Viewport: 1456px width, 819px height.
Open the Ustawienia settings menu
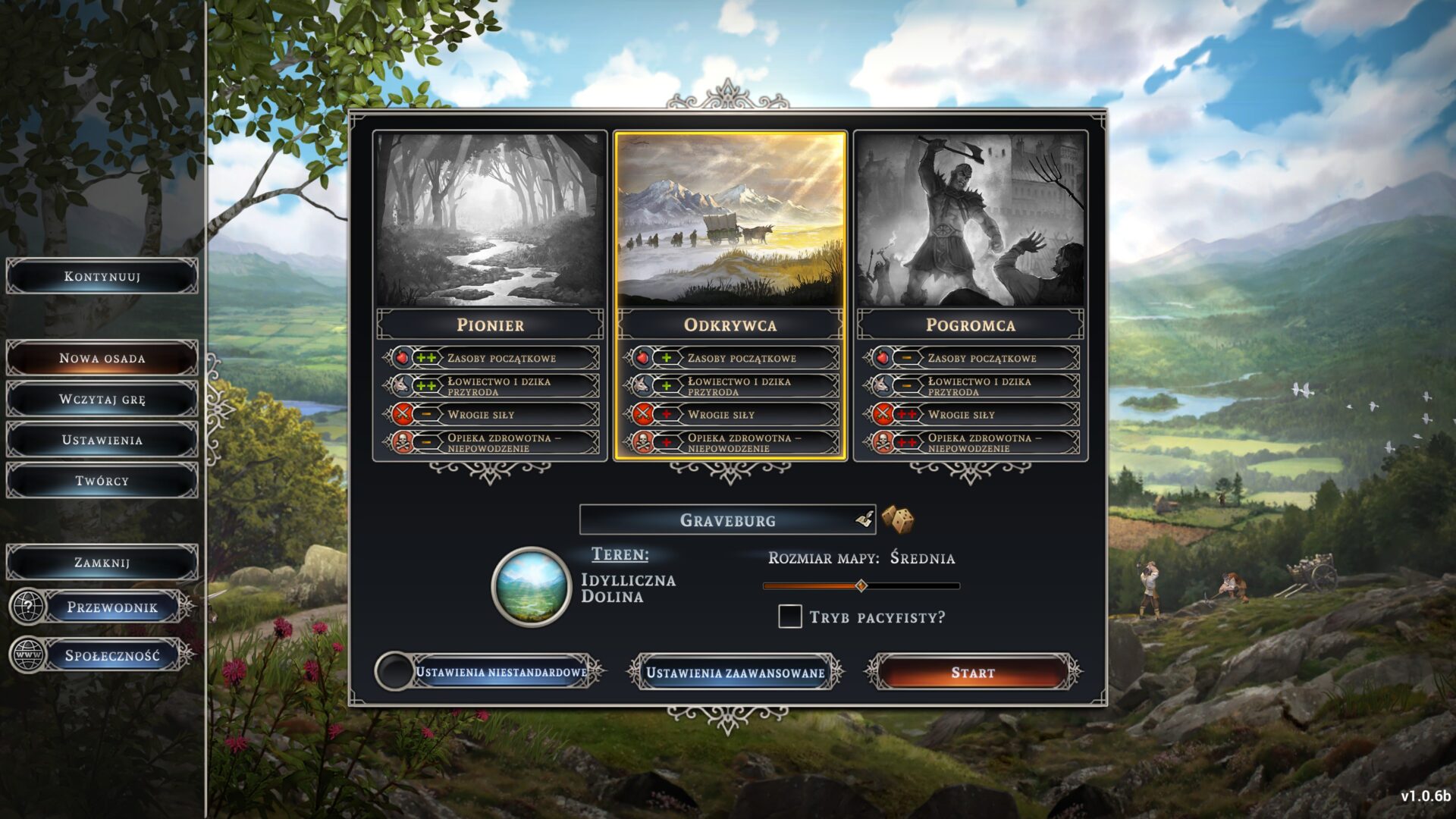pyautogui.click(x=102, y=440)
